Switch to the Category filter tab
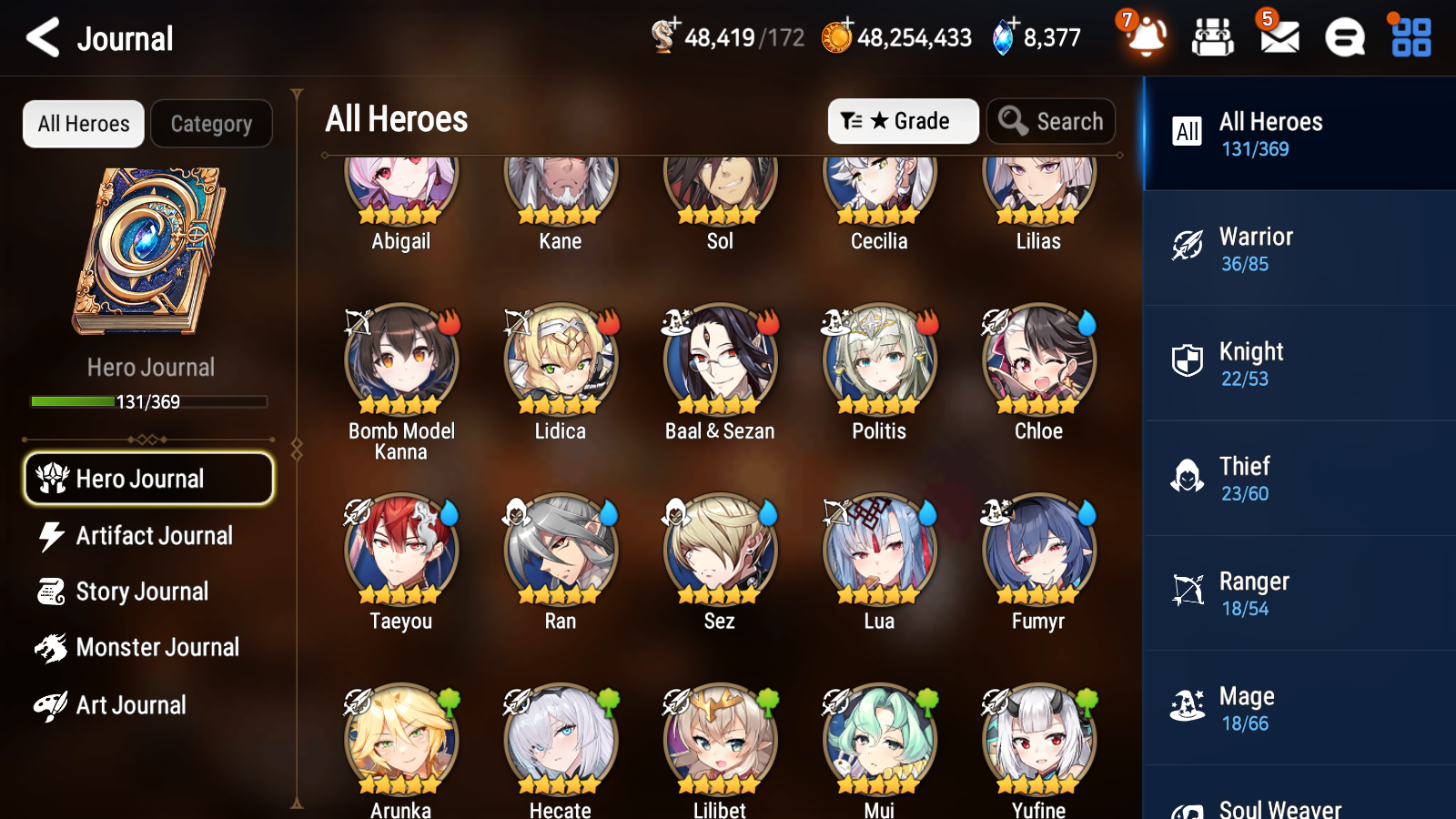 click(211, 124)
